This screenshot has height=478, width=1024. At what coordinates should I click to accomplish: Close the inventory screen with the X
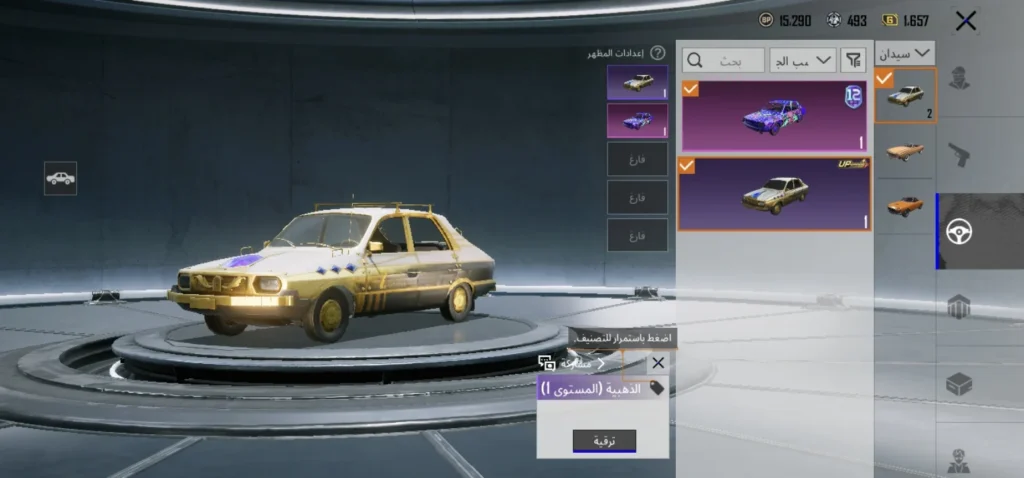coord(965,20)
